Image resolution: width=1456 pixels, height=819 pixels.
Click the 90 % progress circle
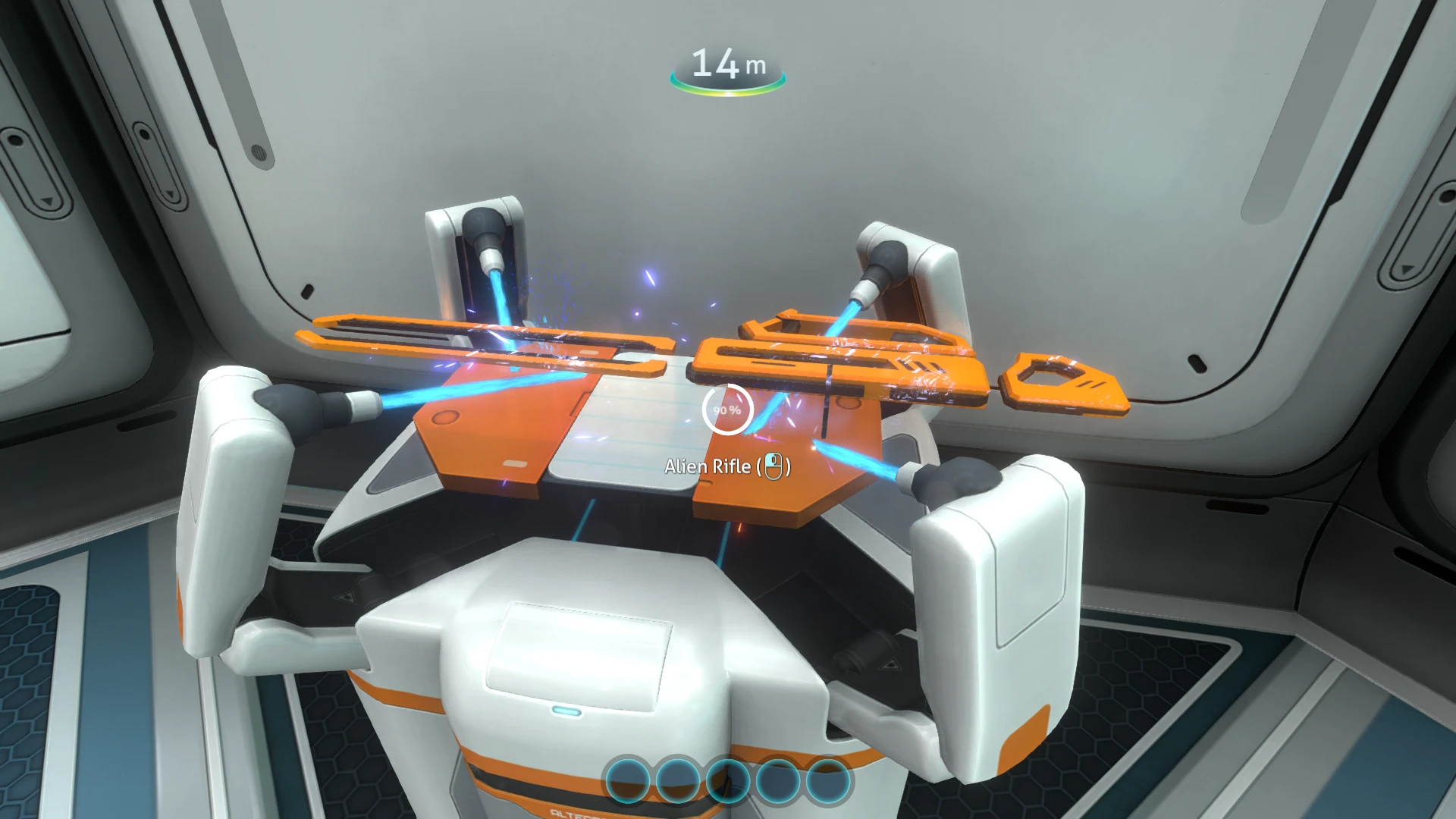point(726,410)
